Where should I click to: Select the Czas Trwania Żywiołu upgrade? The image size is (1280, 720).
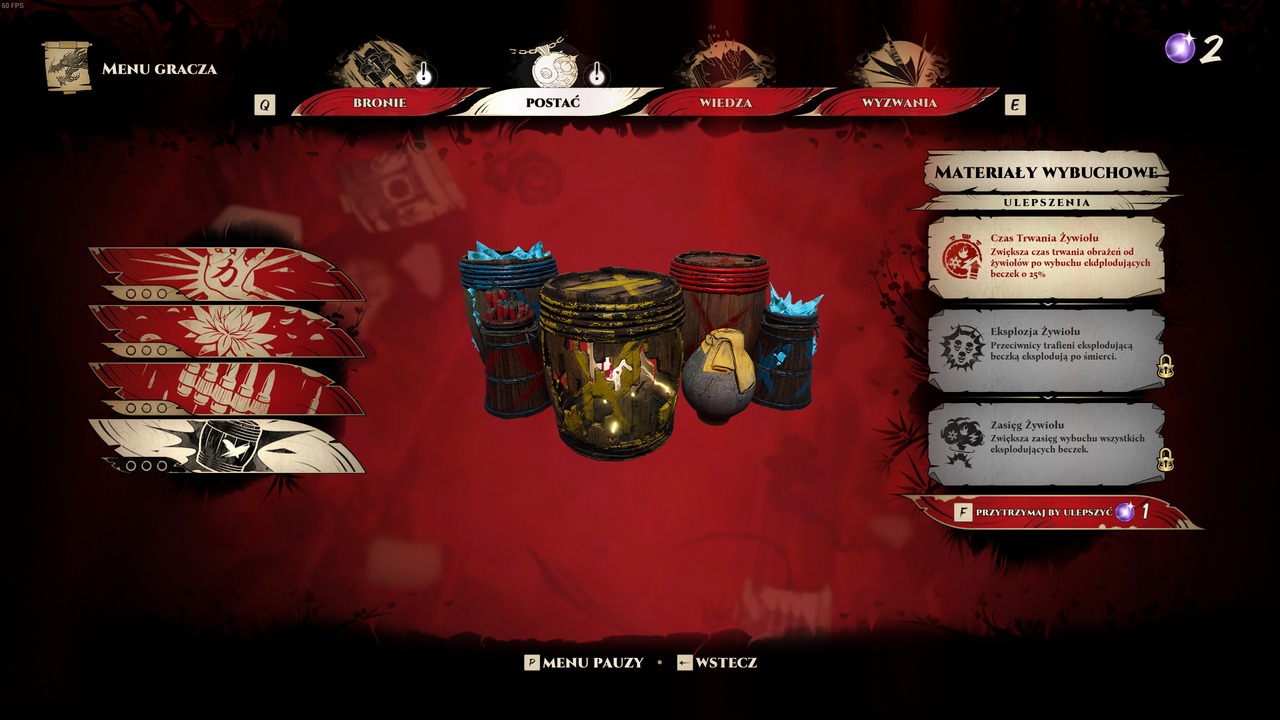coord(1046,257)
